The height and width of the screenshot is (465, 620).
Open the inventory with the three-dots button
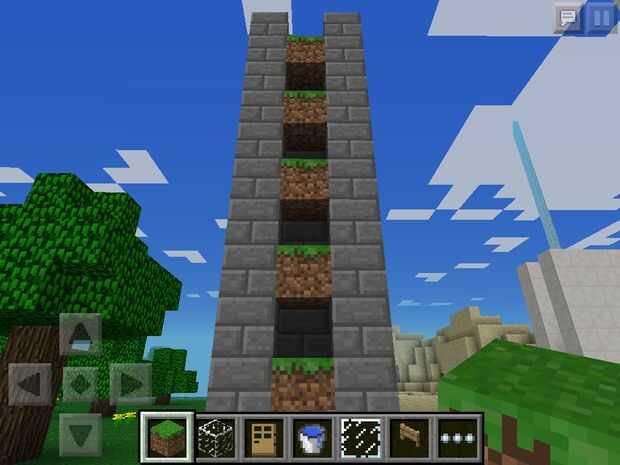tap(456, 437)
